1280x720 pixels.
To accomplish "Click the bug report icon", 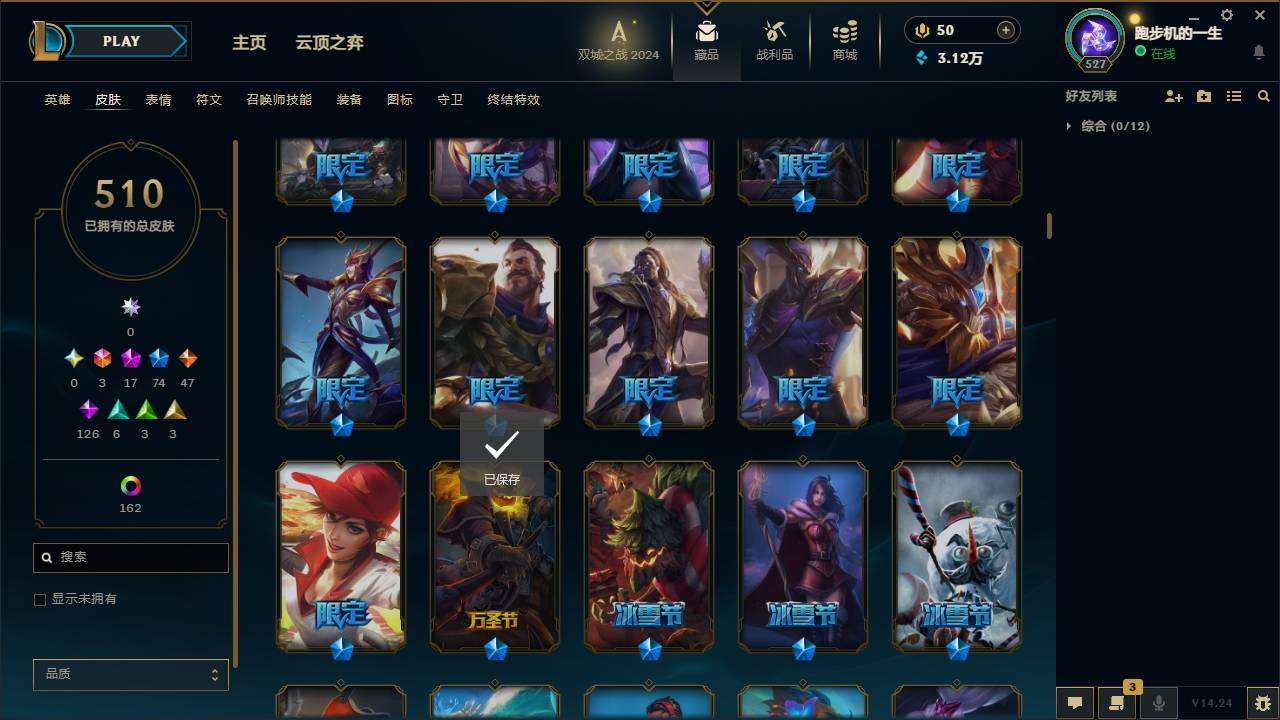I will [1262, 704].
